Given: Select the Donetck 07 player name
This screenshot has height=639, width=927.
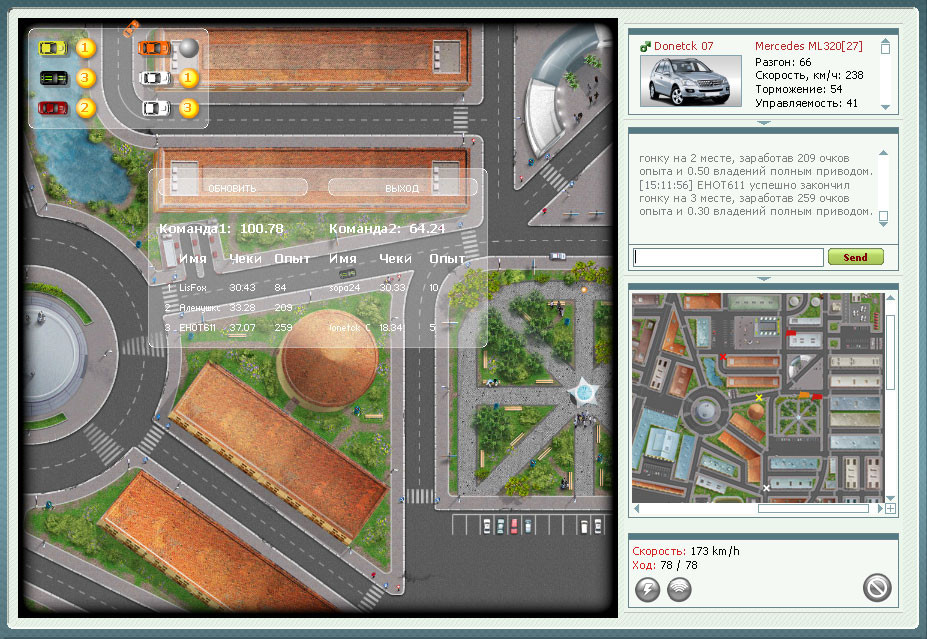Looking at the screenshot, I should (x=684, y=46).
